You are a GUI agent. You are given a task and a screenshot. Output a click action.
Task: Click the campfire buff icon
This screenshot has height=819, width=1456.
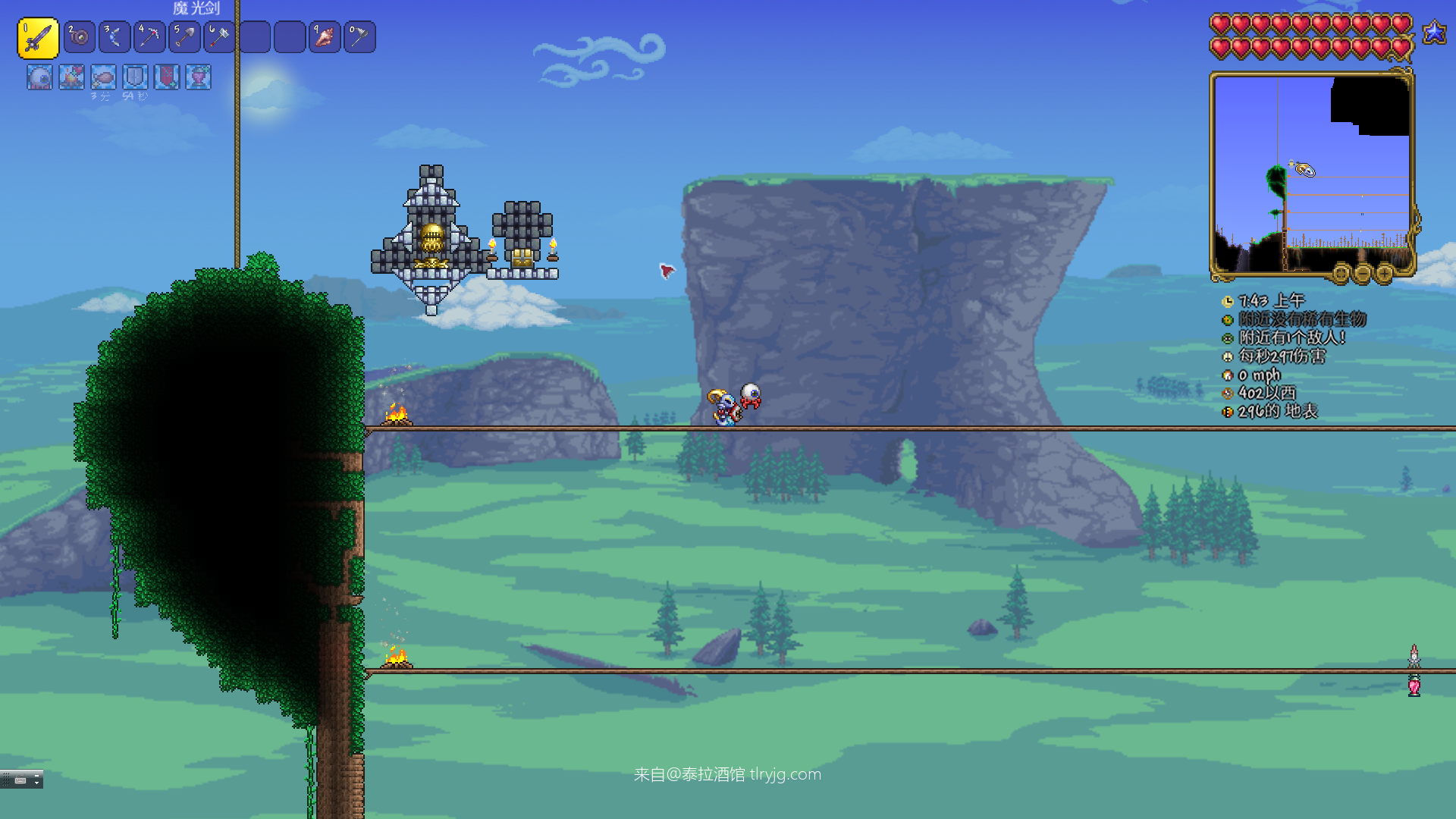[71, 77]
